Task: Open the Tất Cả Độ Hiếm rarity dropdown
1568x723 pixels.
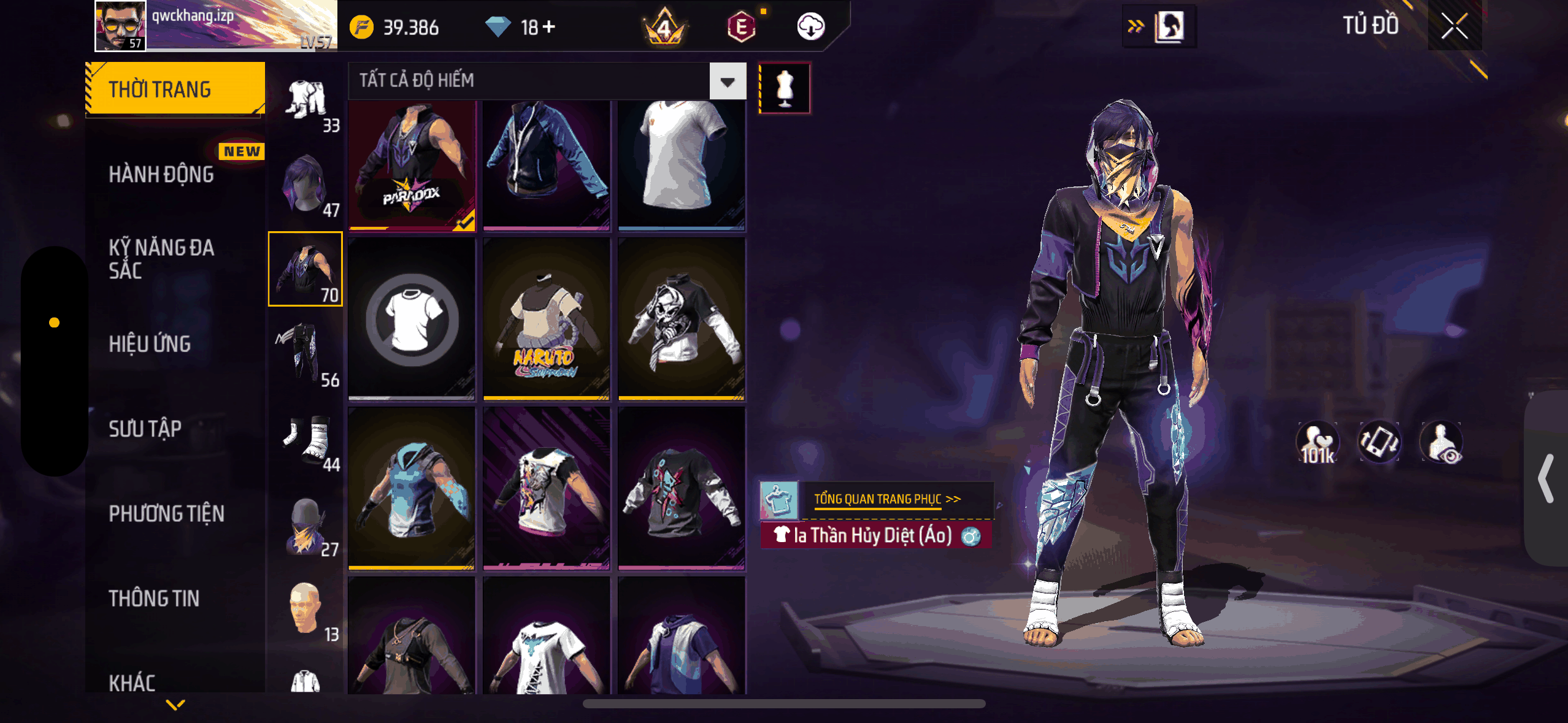Action: tap(728, 81)
